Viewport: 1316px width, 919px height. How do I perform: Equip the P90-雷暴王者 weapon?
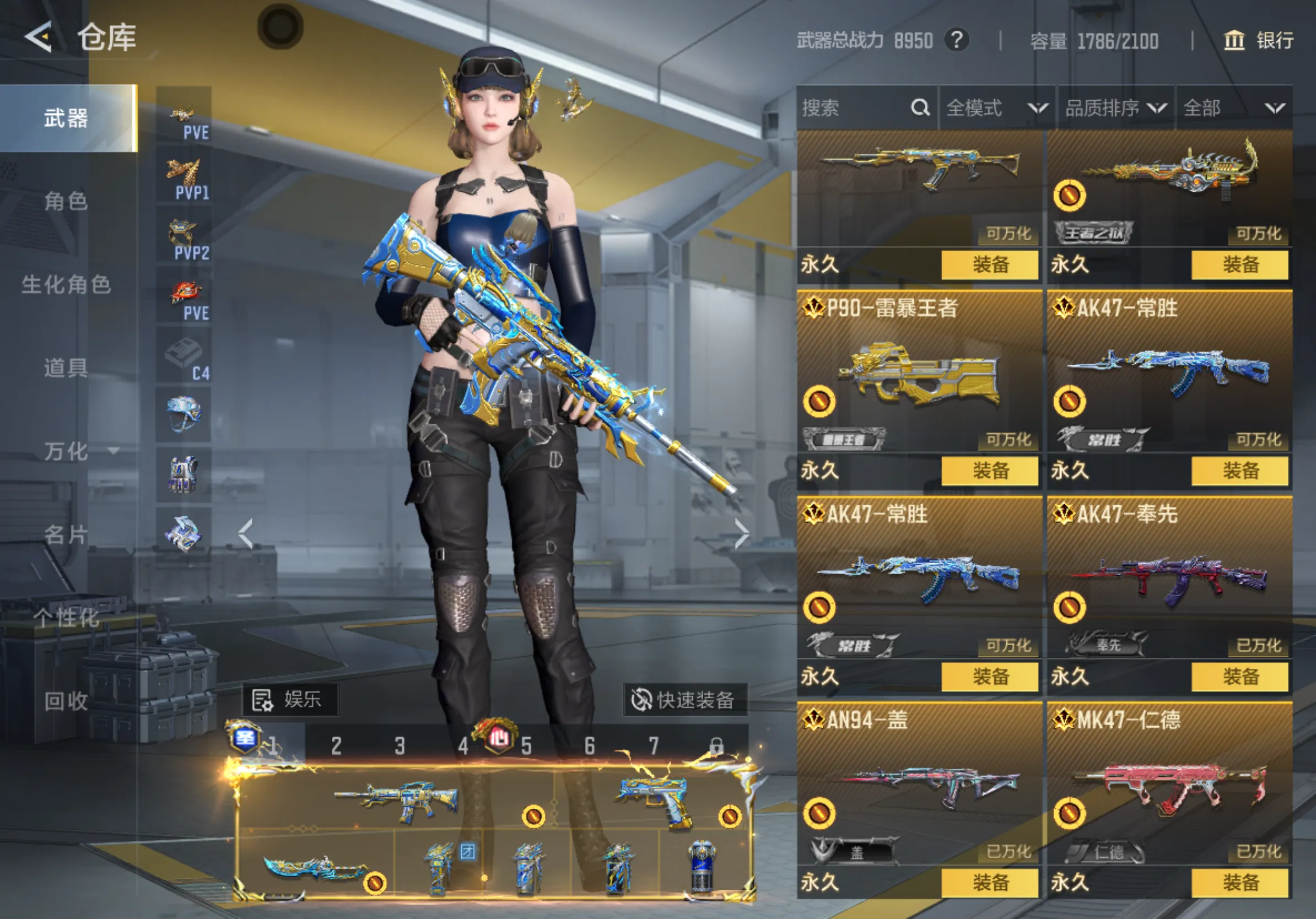pyautogui.click(x=990, y=471)
